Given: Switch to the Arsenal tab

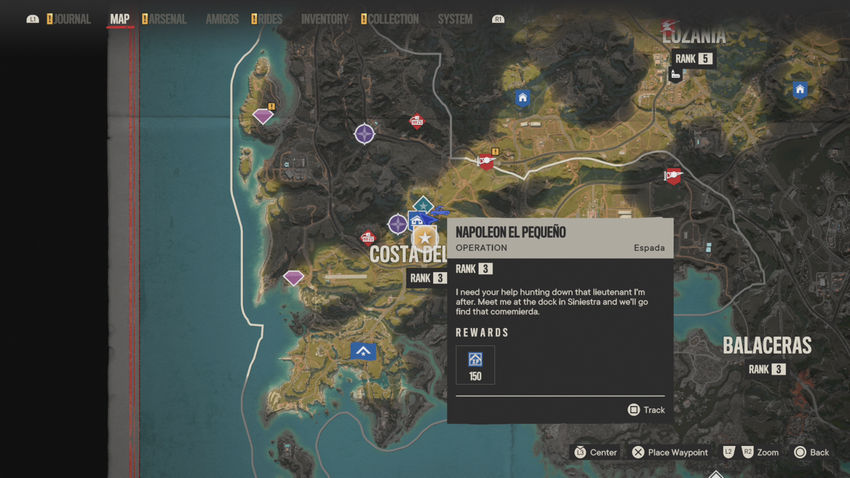Looking at the screenshot, I should click(168, 19).
